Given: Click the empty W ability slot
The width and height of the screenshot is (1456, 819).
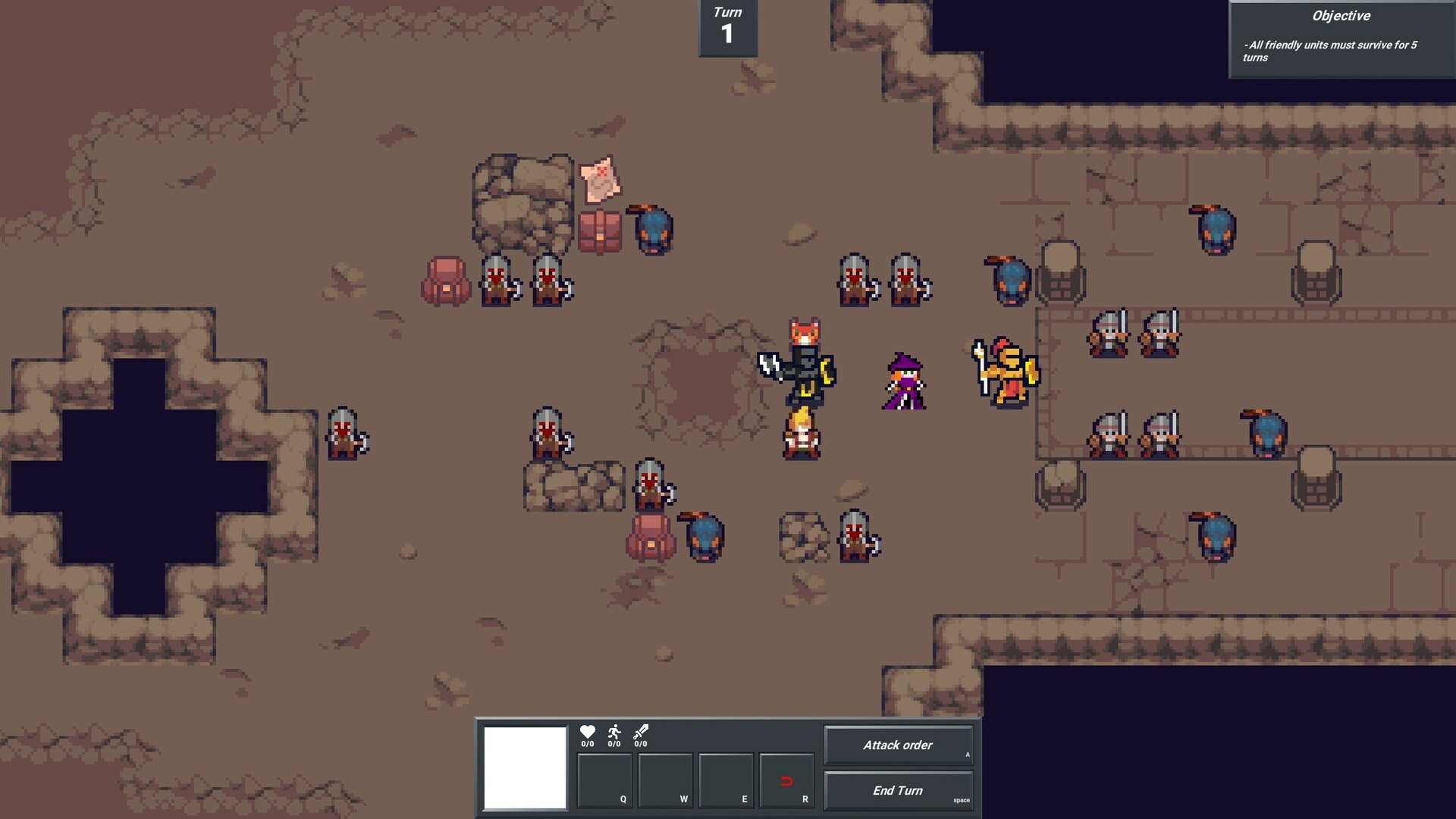Looking at the screenshot, I should (x=665, y=780).
